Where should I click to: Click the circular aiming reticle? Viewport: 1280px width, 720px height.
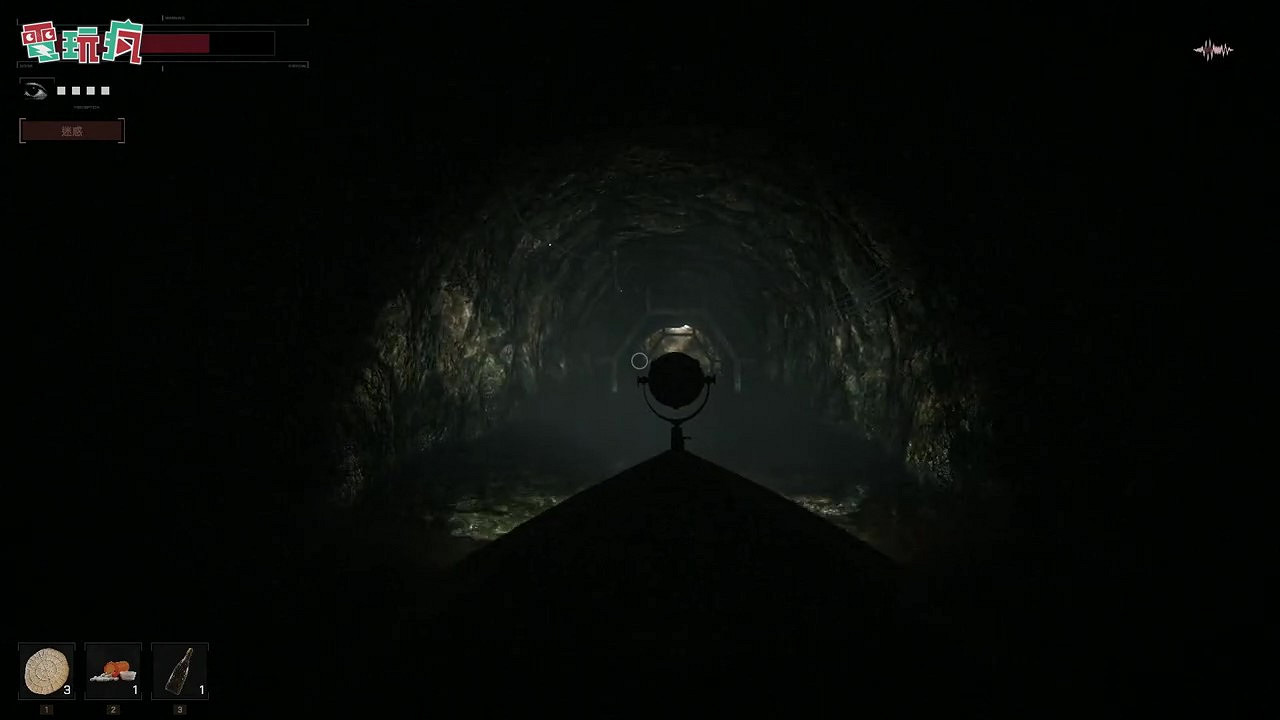click(x=640, y=360)
